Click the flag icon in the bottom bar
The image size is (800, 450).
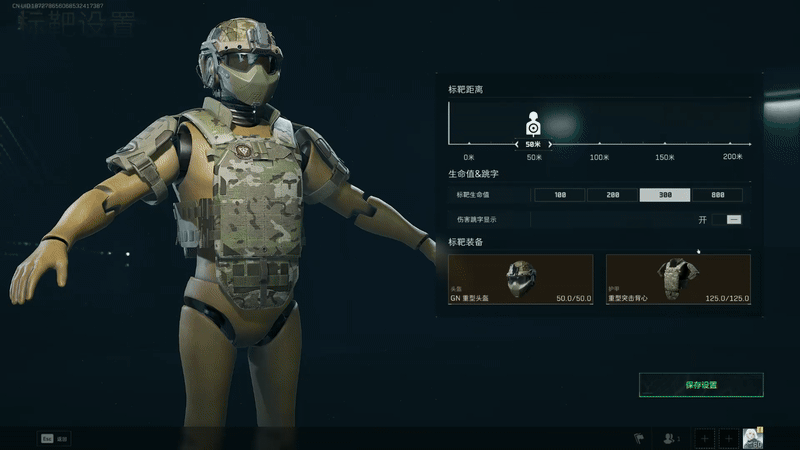[636, 438]
